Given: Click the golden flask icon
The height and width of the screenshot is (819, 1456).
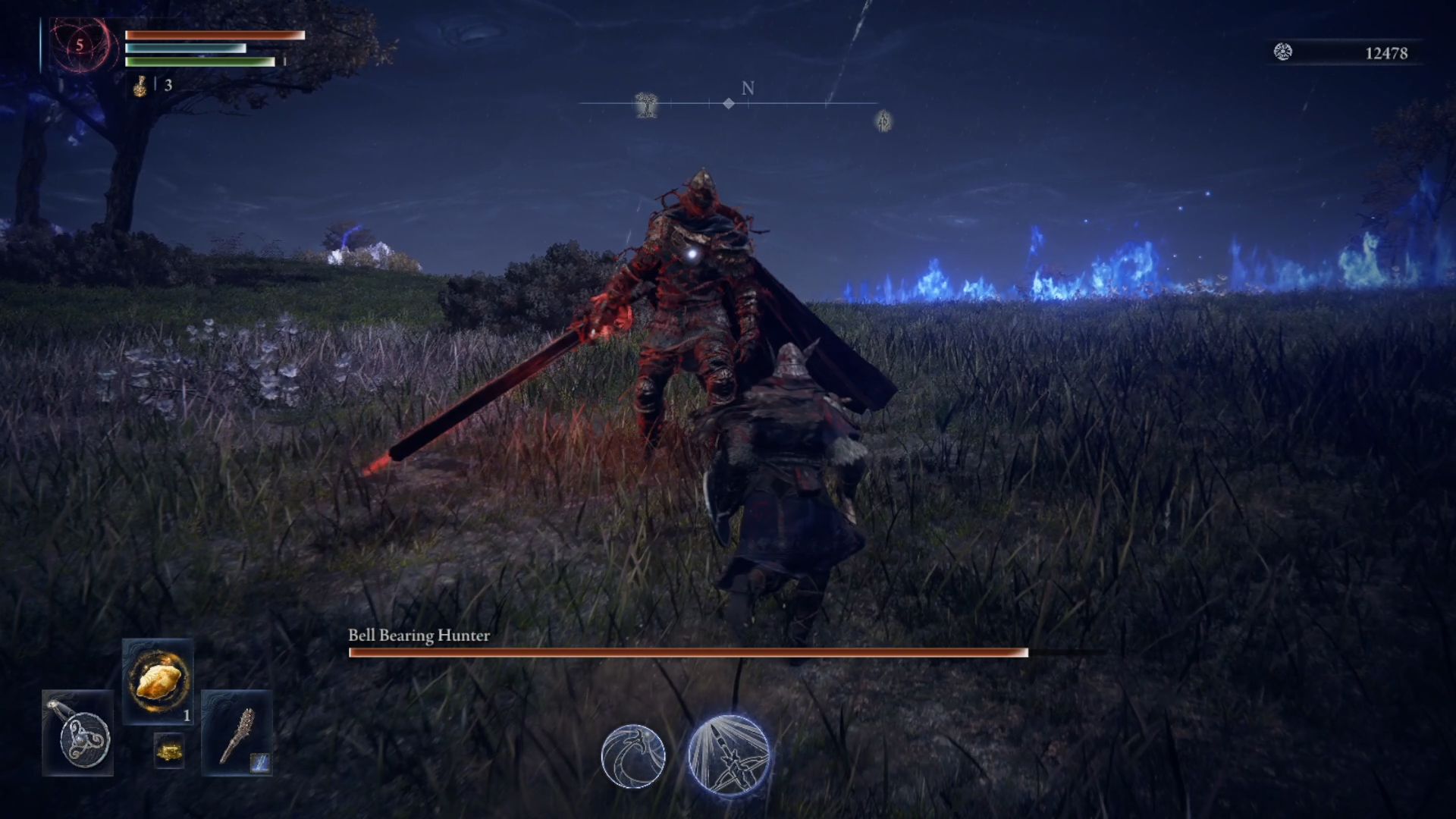Looking at the screenshot, I should point(140,86).
